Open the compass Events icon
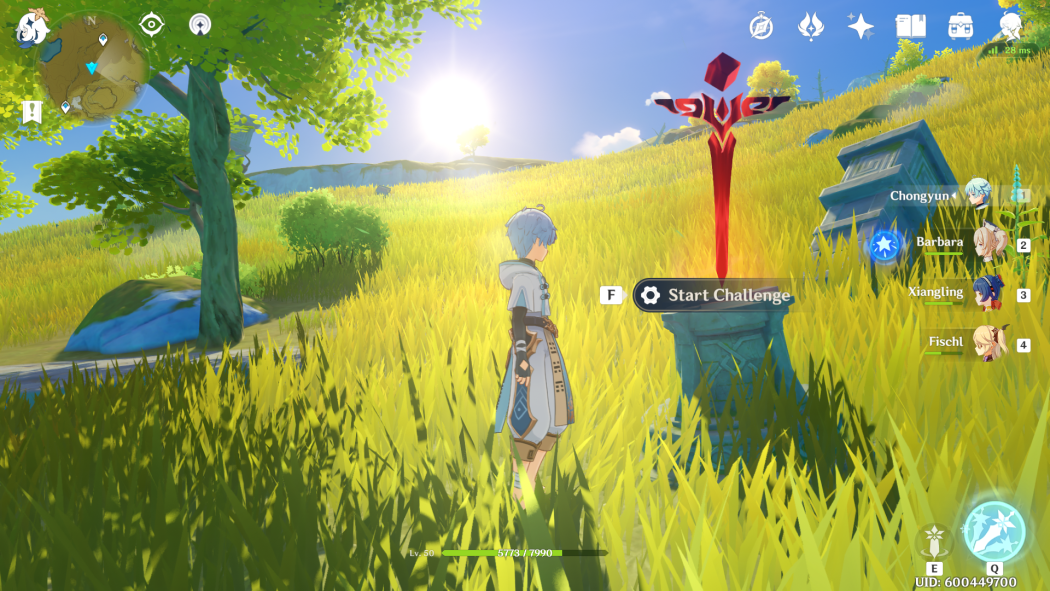The height and width of the screenshot is (591, 1050). (x=761, y=26)
